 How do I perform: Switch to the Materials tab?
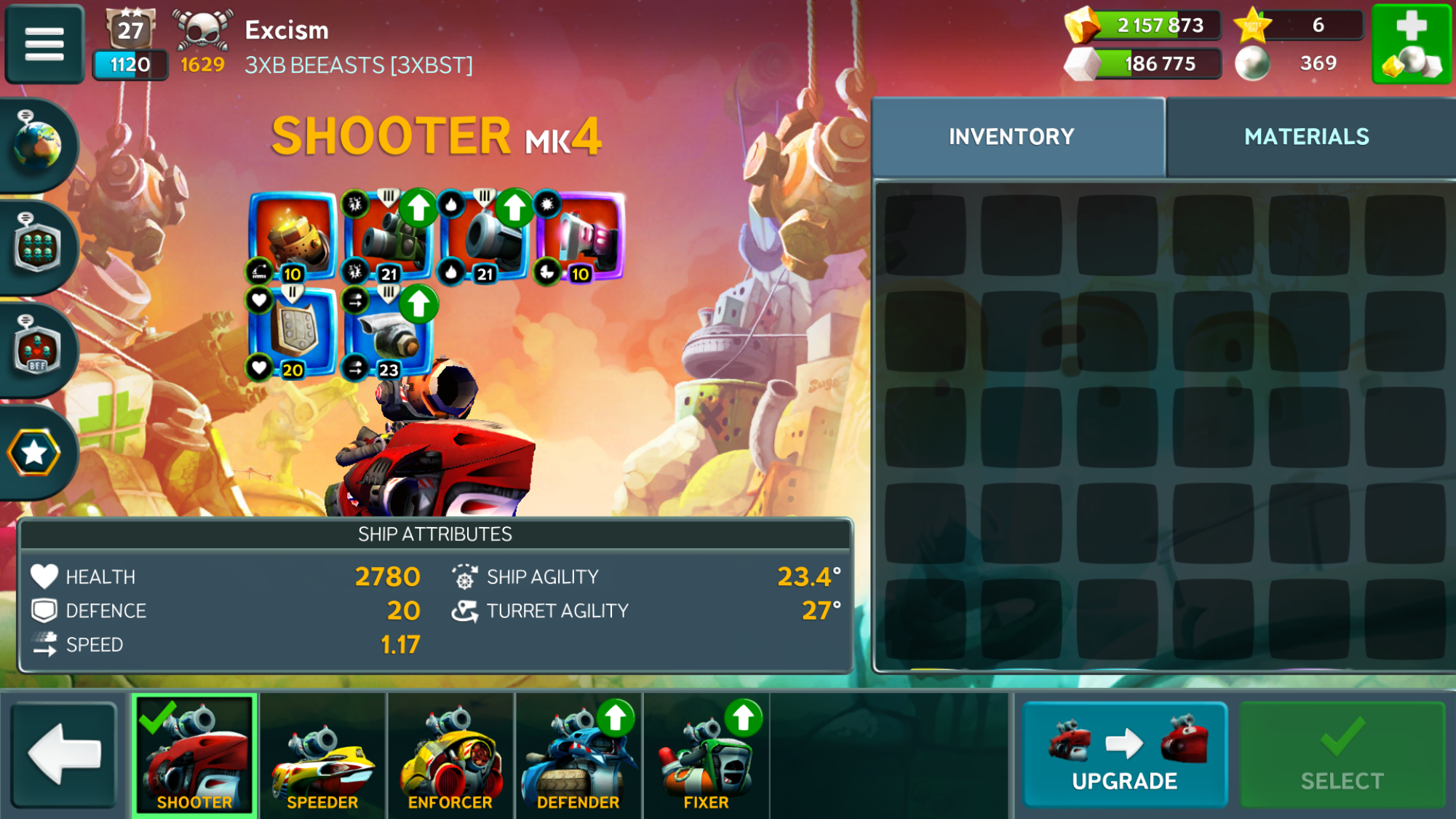point(1306,137)
